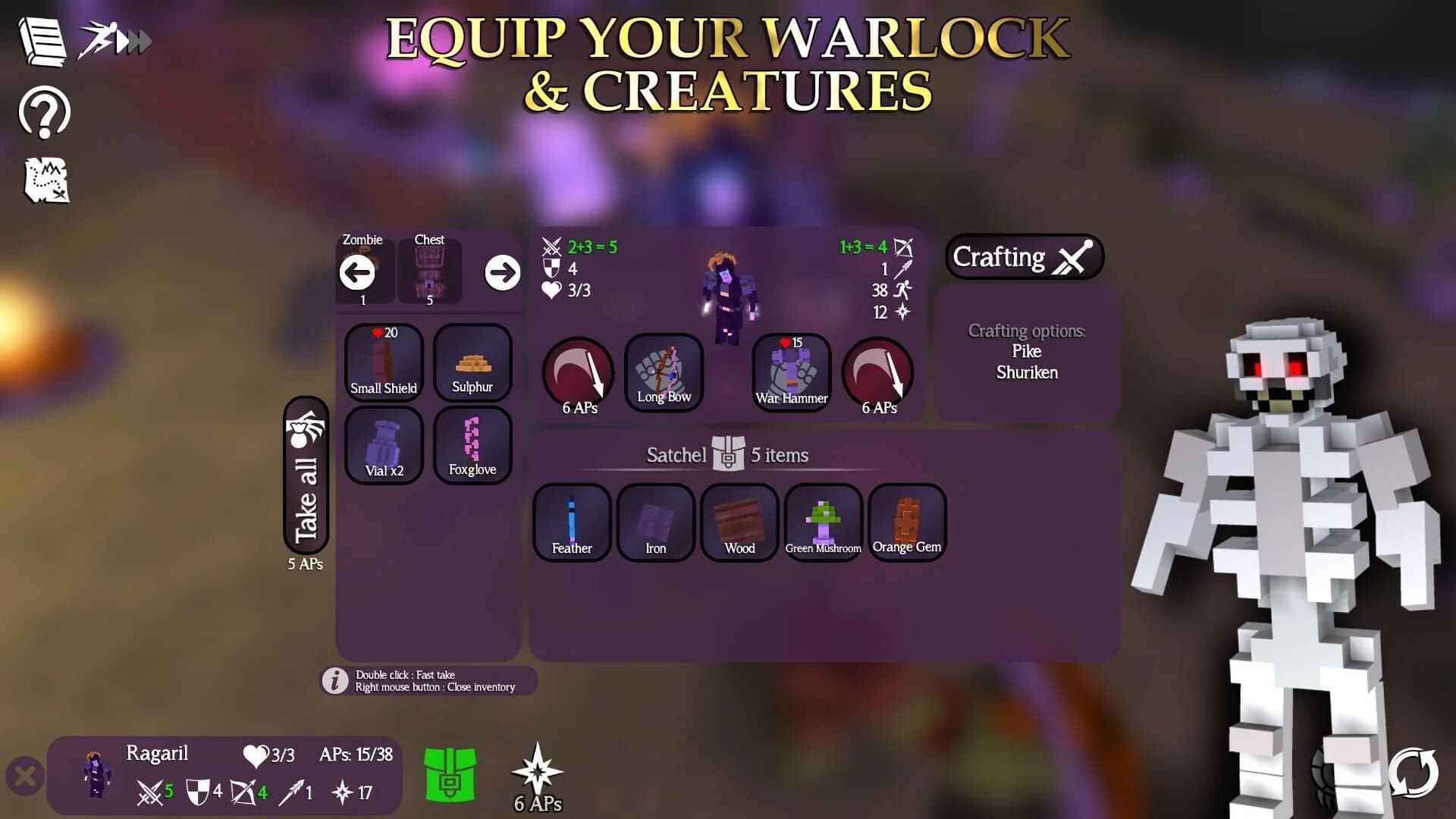Click the left arrow to previous container

click(357, 274)
